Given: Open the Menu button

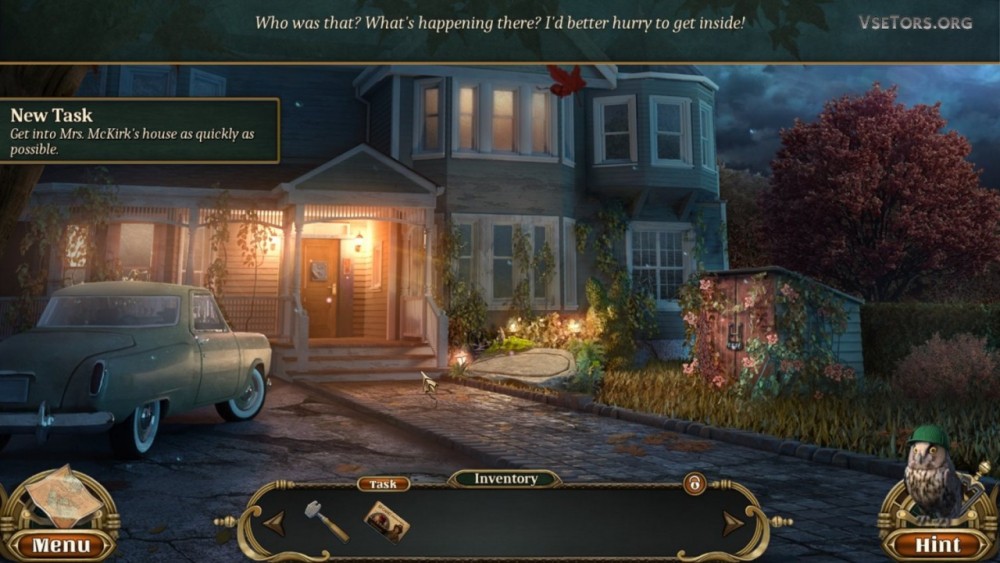Looking at the screenshot, I should [61, 545].
